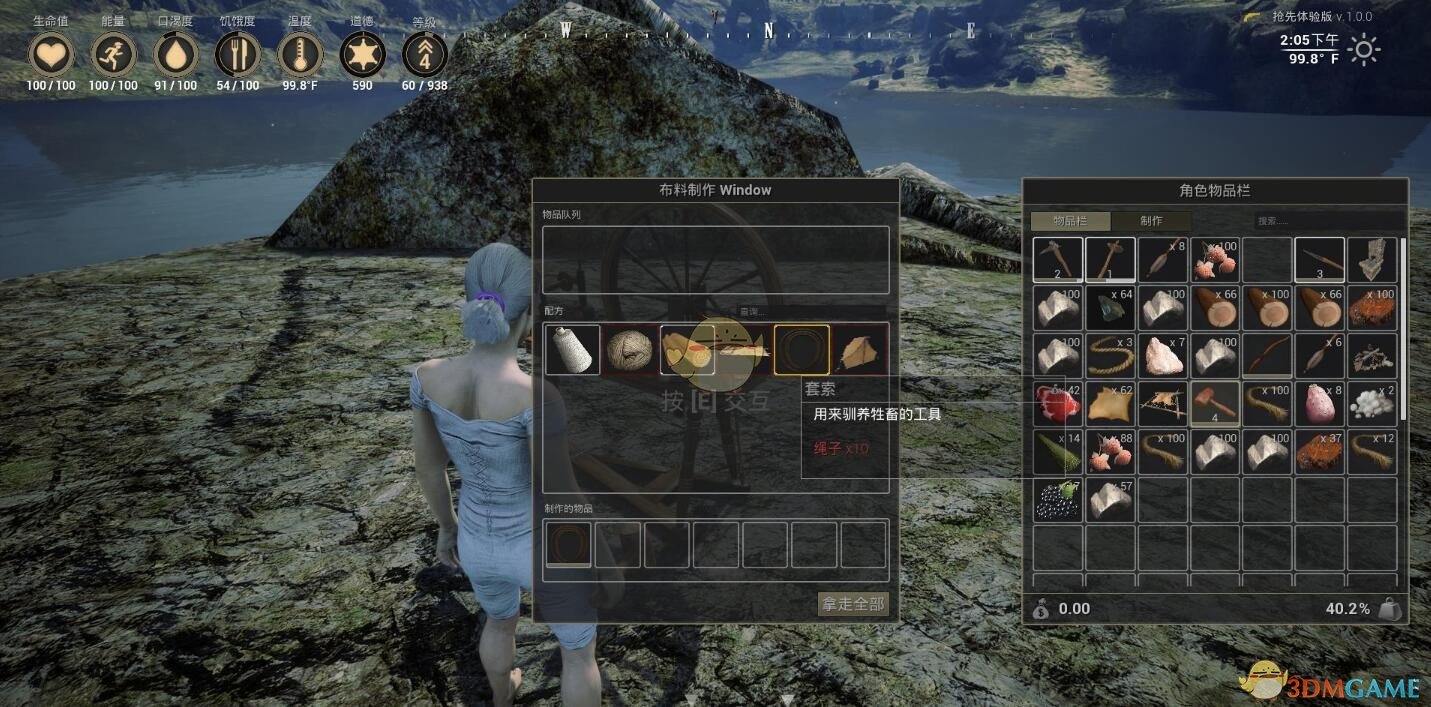Select the coiled rope stack x3
Screen dimensions: 1431x707
[x=1110, y=356]
